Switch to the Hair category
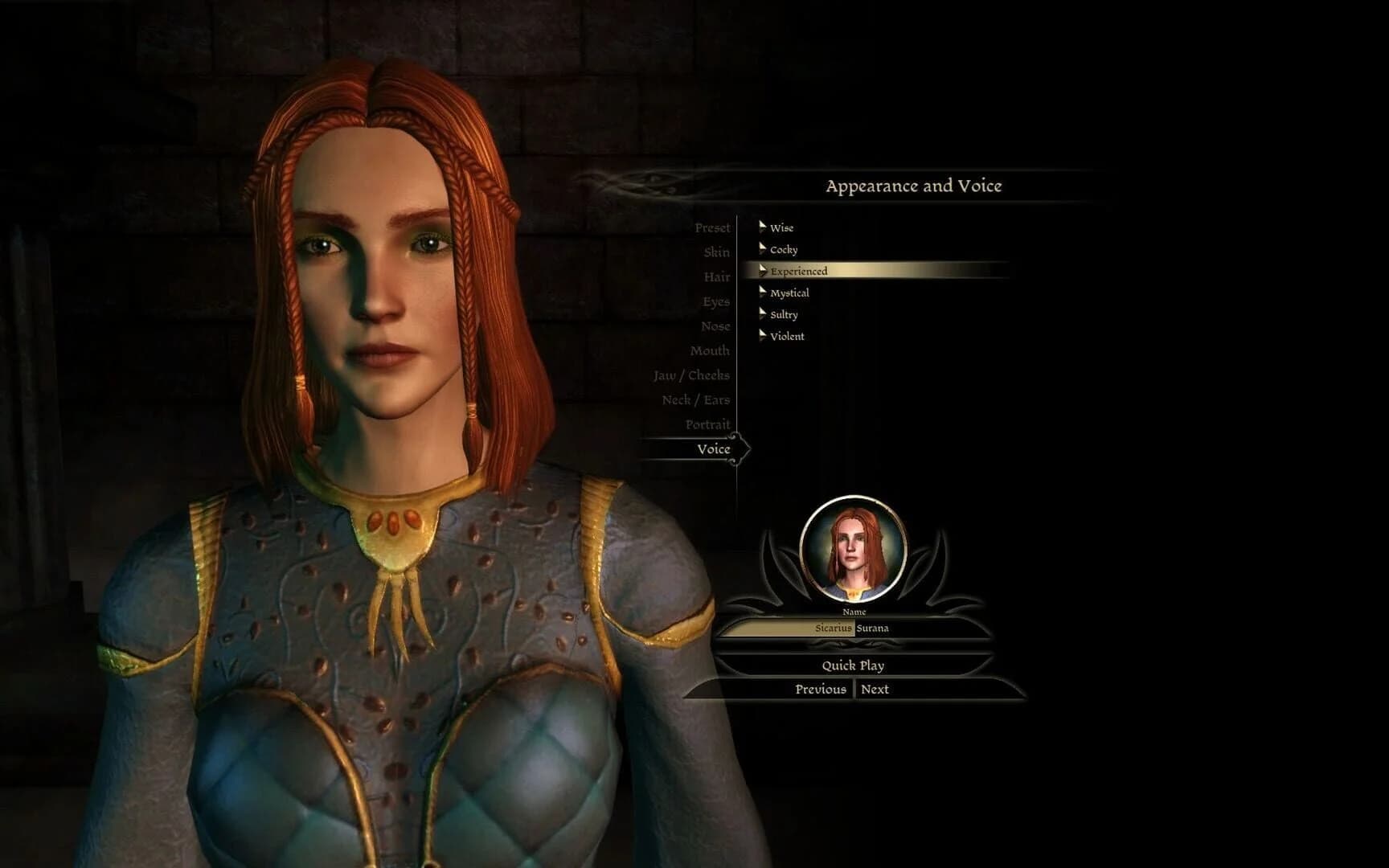This screenshot has width=1389, height=868. pyautogui.click(x=718, y=276)
